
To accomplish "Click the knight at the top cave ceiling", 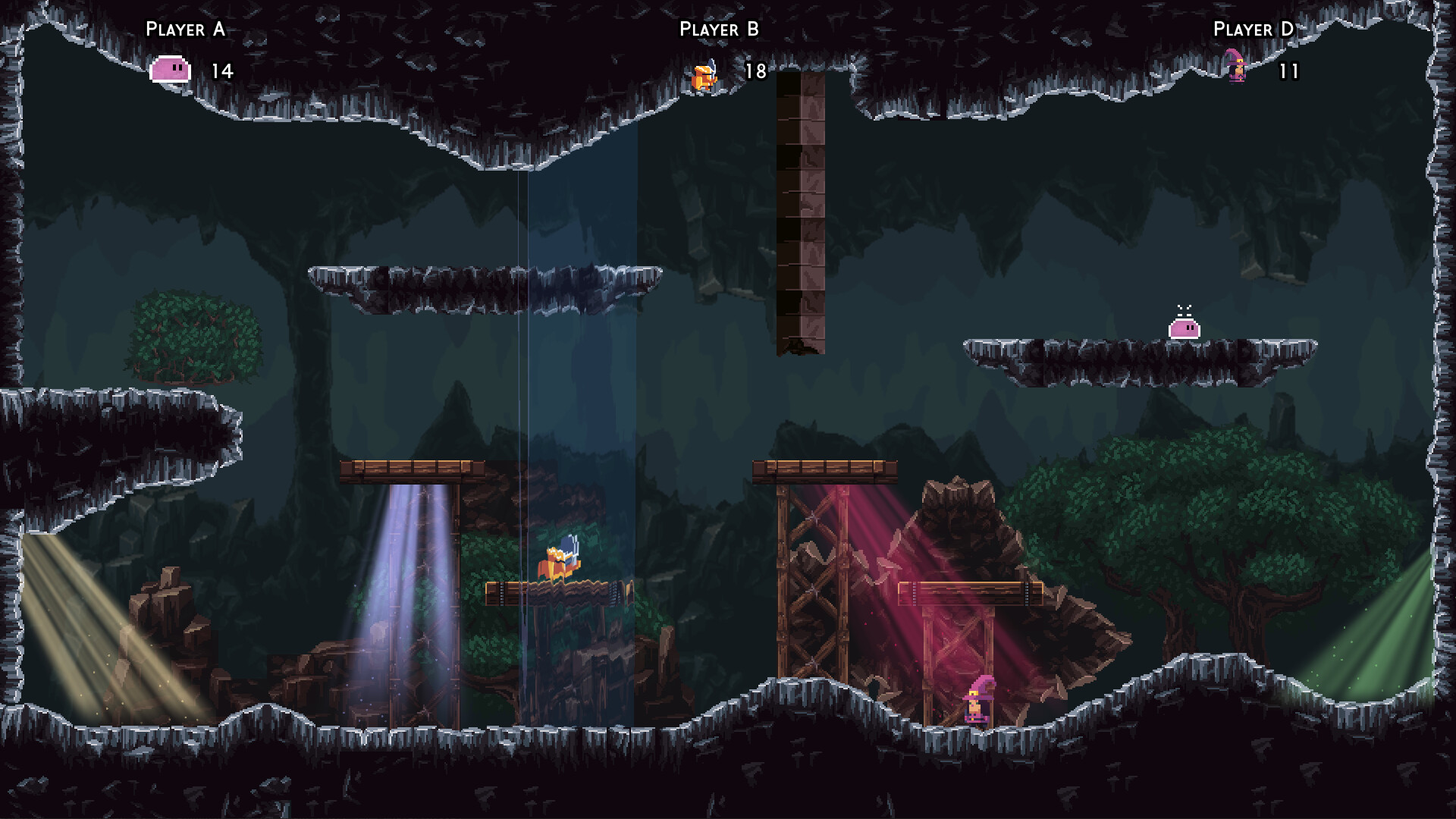I will (x=702, y=76).
